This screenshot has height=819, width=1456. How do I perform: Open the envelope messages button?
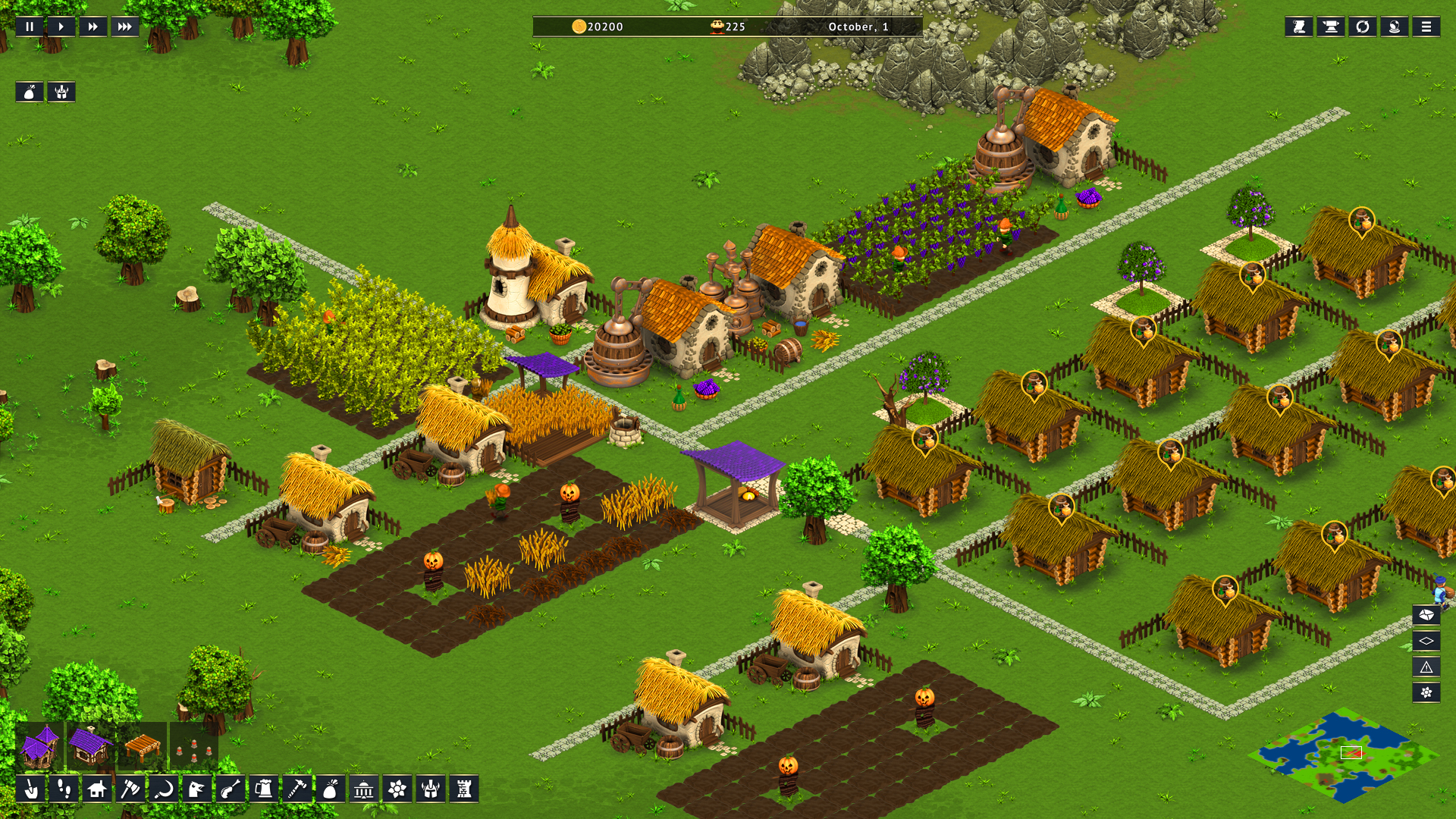pyautogui.click(x=1426, y=615)
